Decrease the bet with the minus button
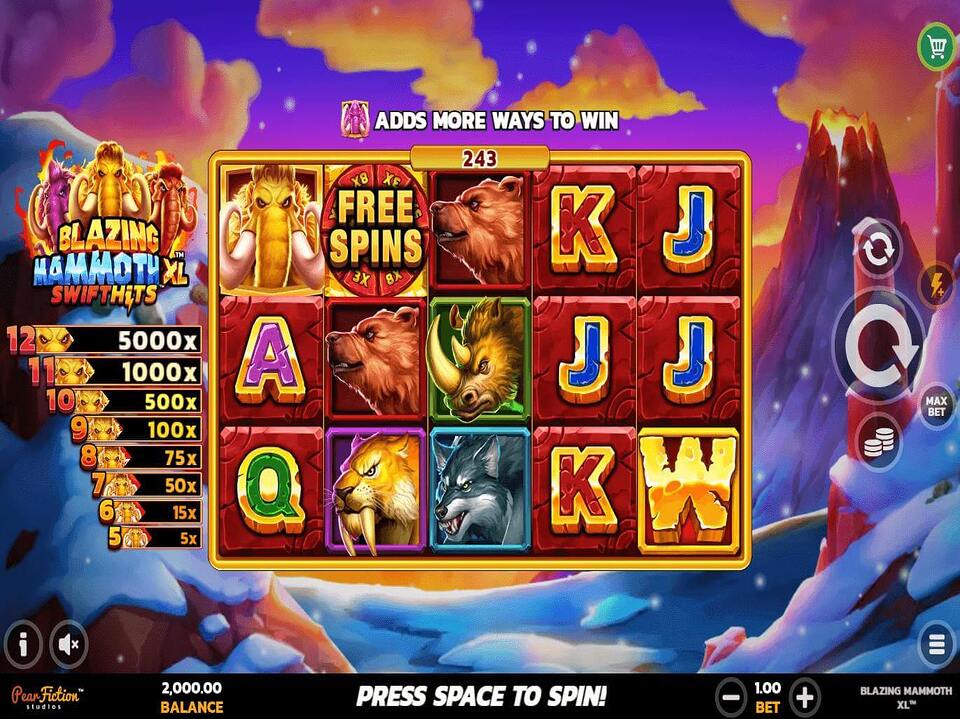The height and width of the screenshot is (719, 960). [732, 696]
